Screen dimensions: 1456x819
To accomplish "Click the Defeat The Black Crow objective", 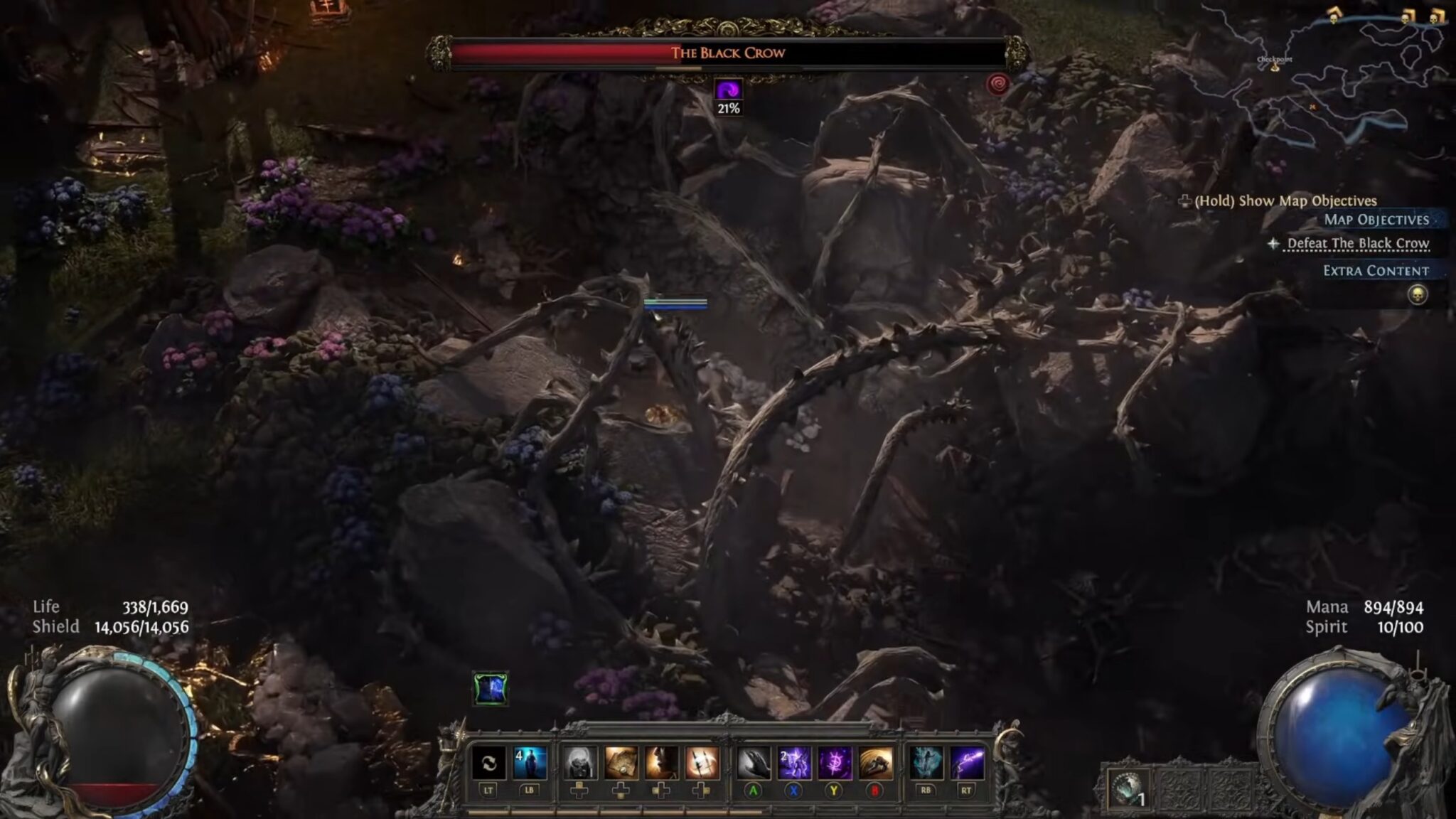I will pos(1363,242).
